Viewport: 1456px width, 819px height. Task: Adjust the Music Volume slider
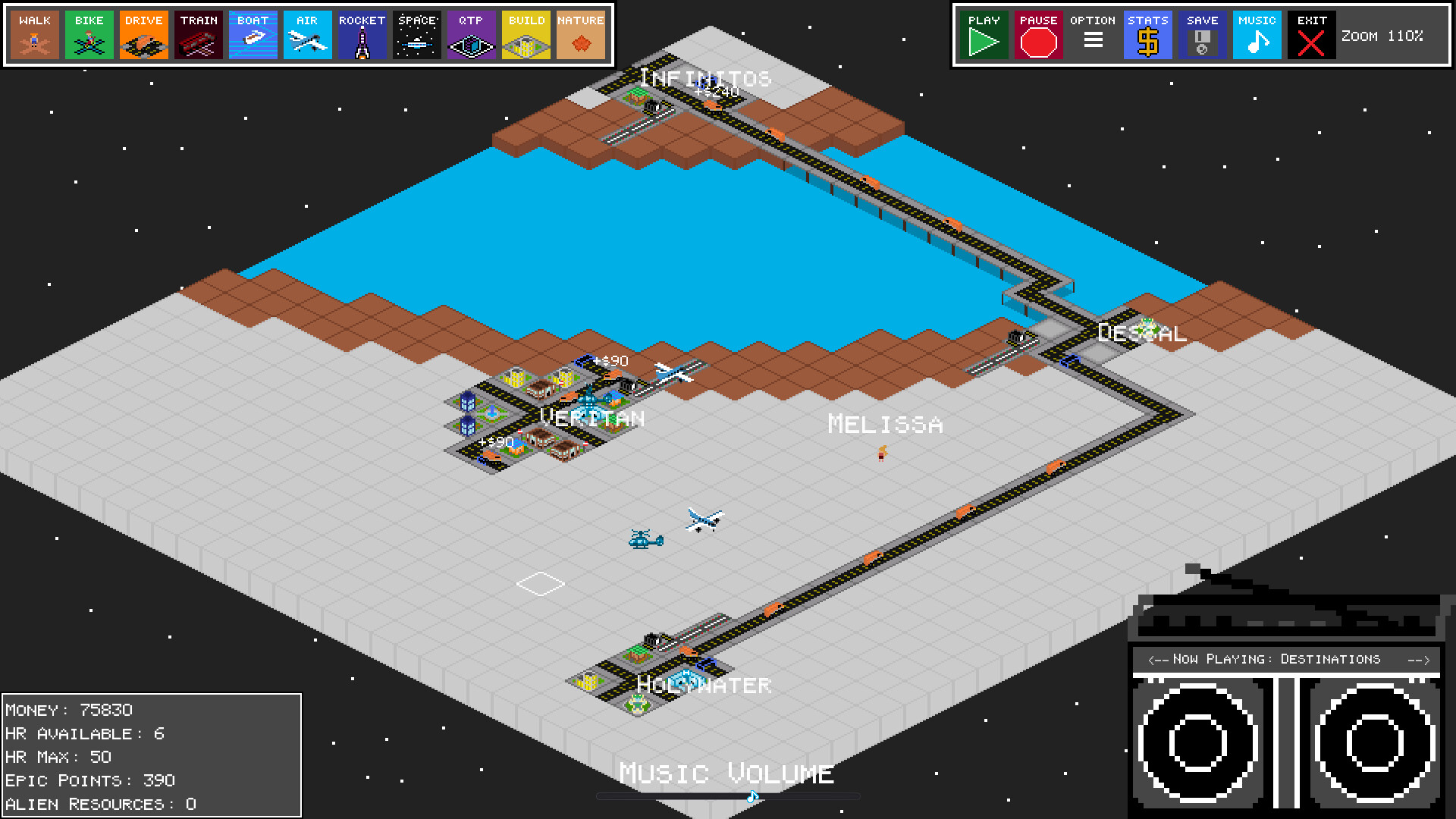pyautogui.click(x=751, y=795)
